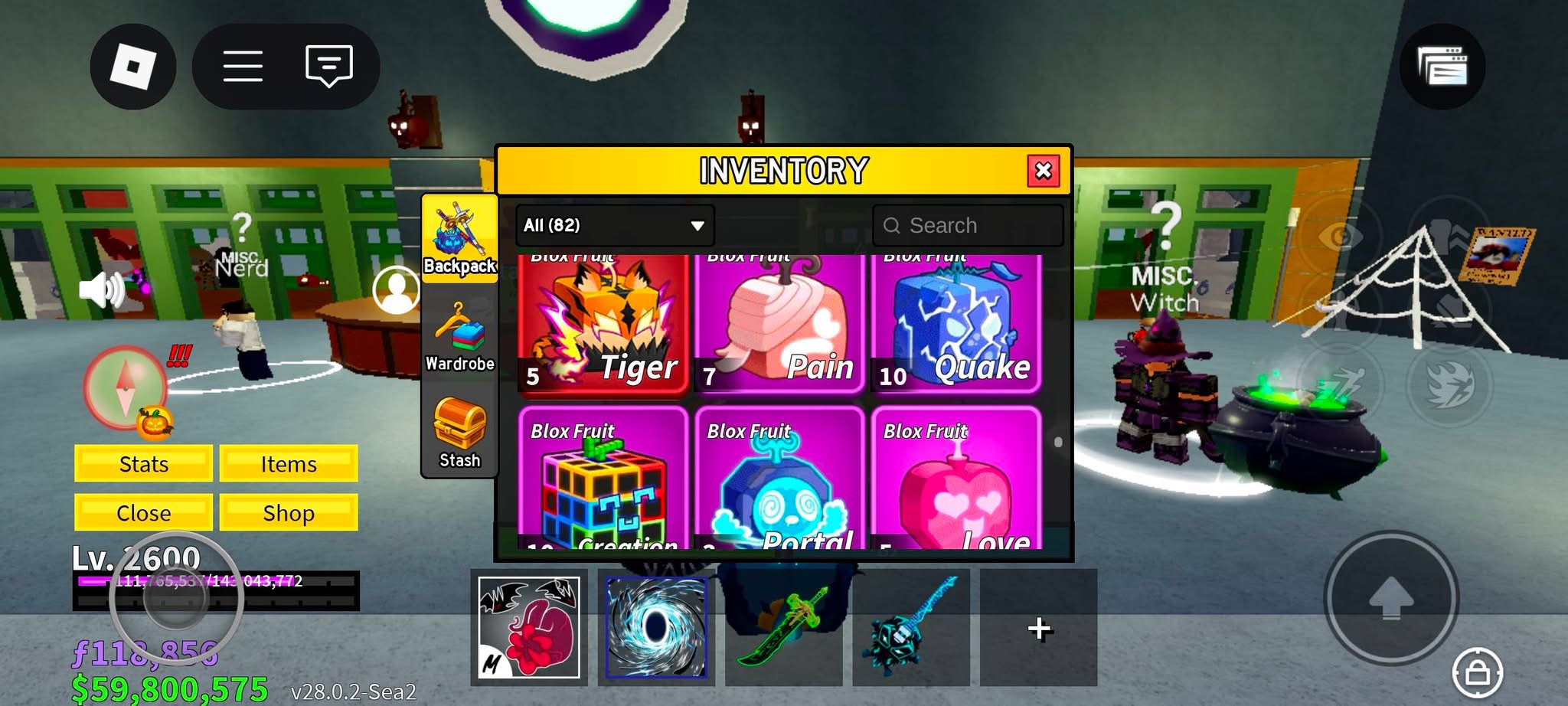
Task: Click the inventory Search field
Action: point(968,225)
